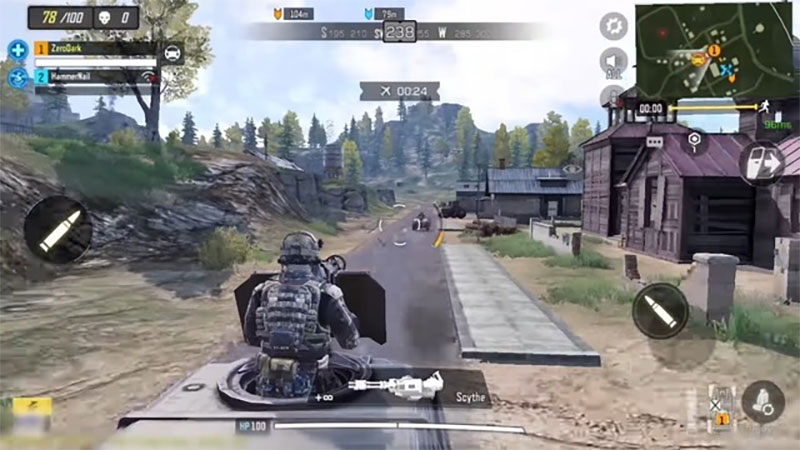Screen dimensions: 800x450
Task: Tap the blue plus icon beside squad
Action: 17,49
